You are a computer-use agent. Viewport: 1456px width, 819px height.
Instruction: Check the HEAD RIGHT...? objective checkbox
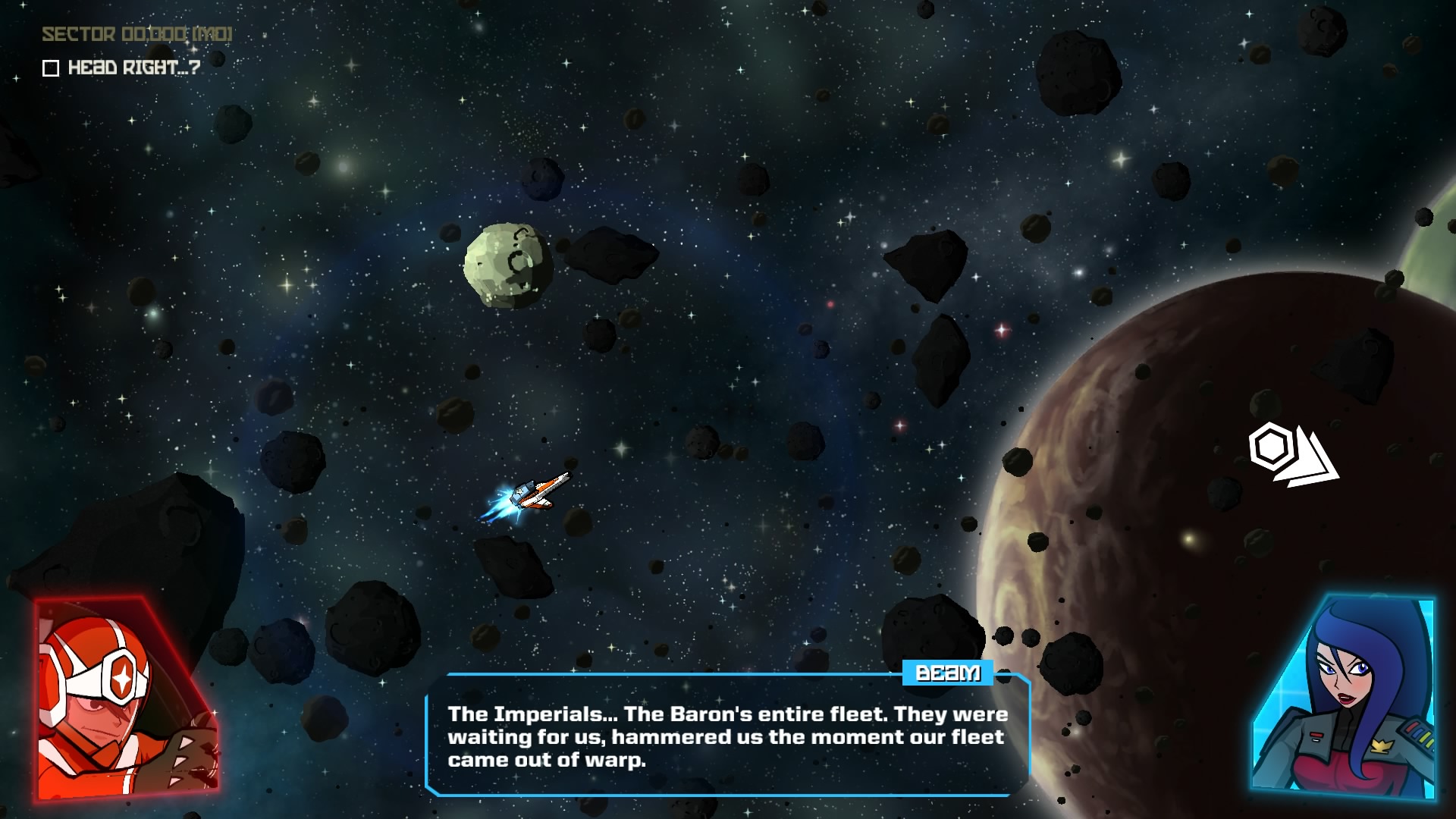[50, 68]
